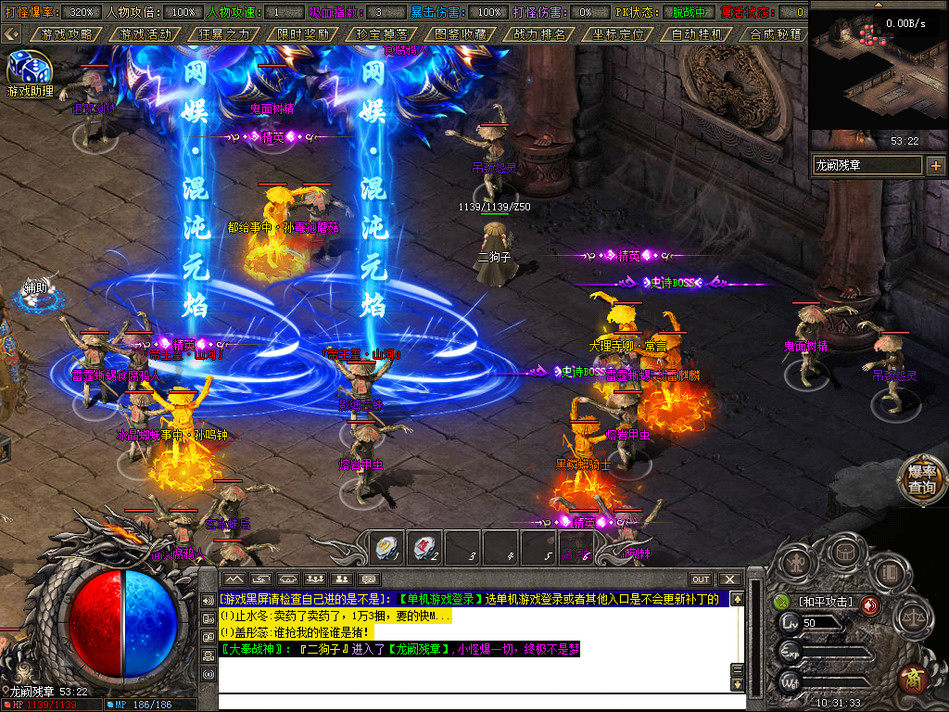949x712 pixels.
Task: Open the 游戏助理 dice assistant icon
Action: (29, 72)
